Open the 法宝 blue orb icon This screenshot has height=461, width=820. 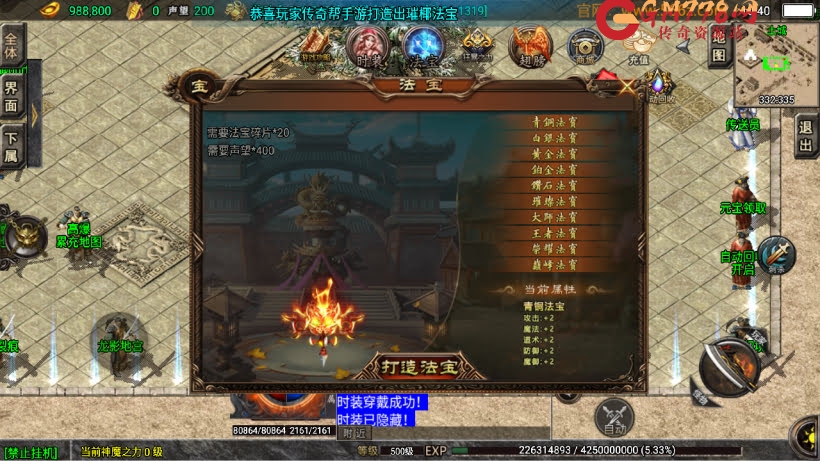coord(422,46)
